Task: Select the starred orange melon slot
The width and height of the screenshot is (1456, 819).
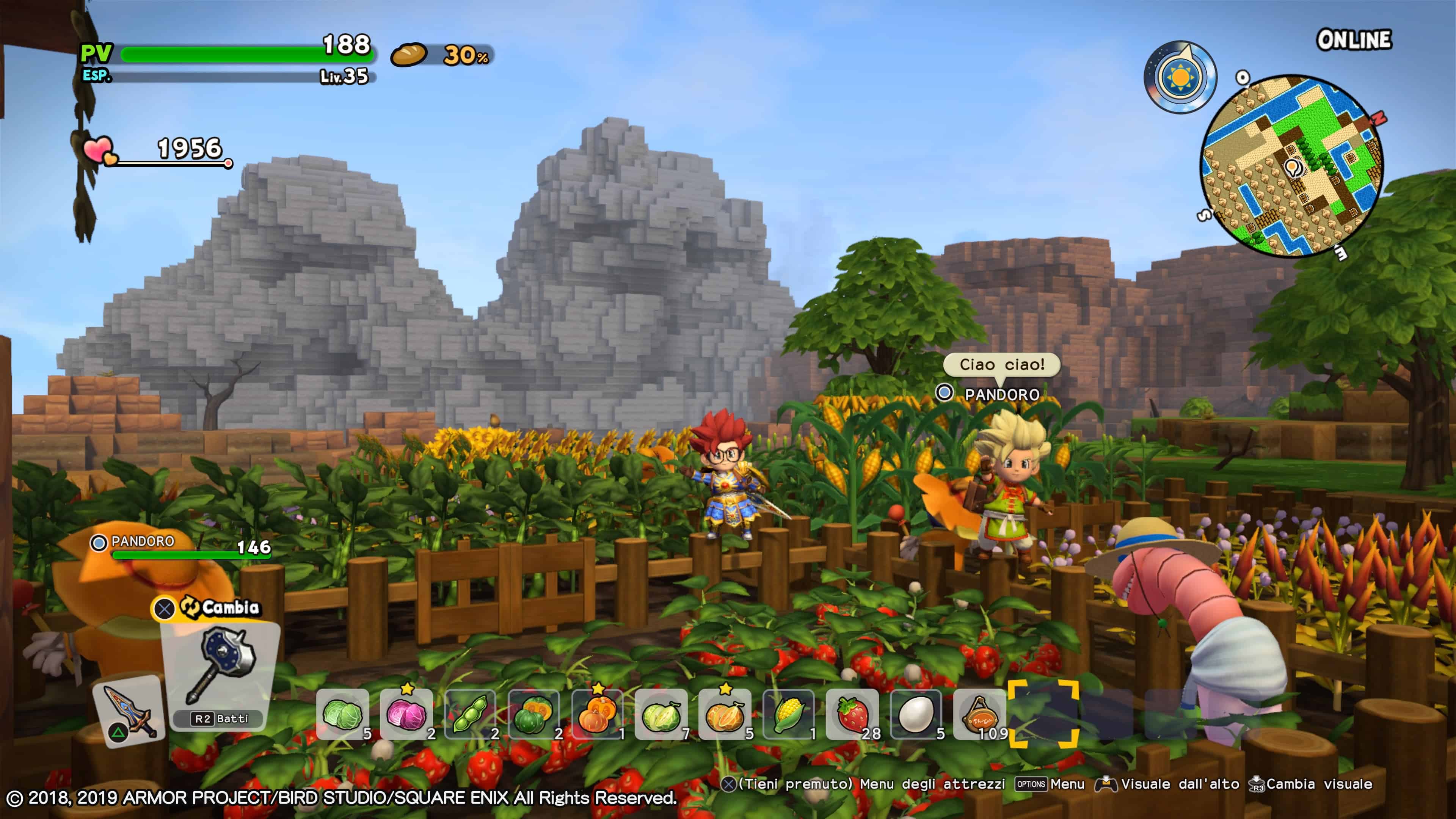Action: (725, 714)
